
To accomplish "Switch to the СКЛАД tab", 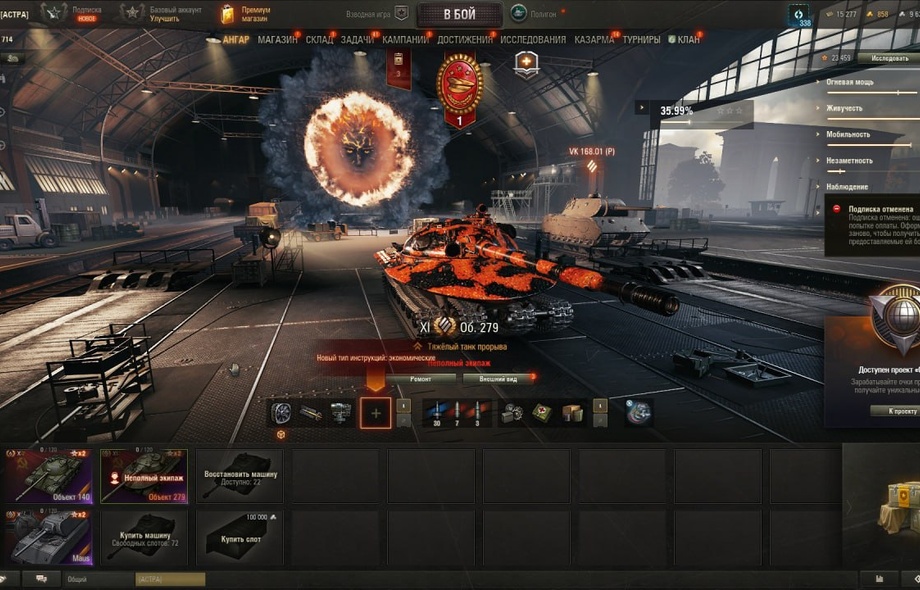I will tap(319, 40).
